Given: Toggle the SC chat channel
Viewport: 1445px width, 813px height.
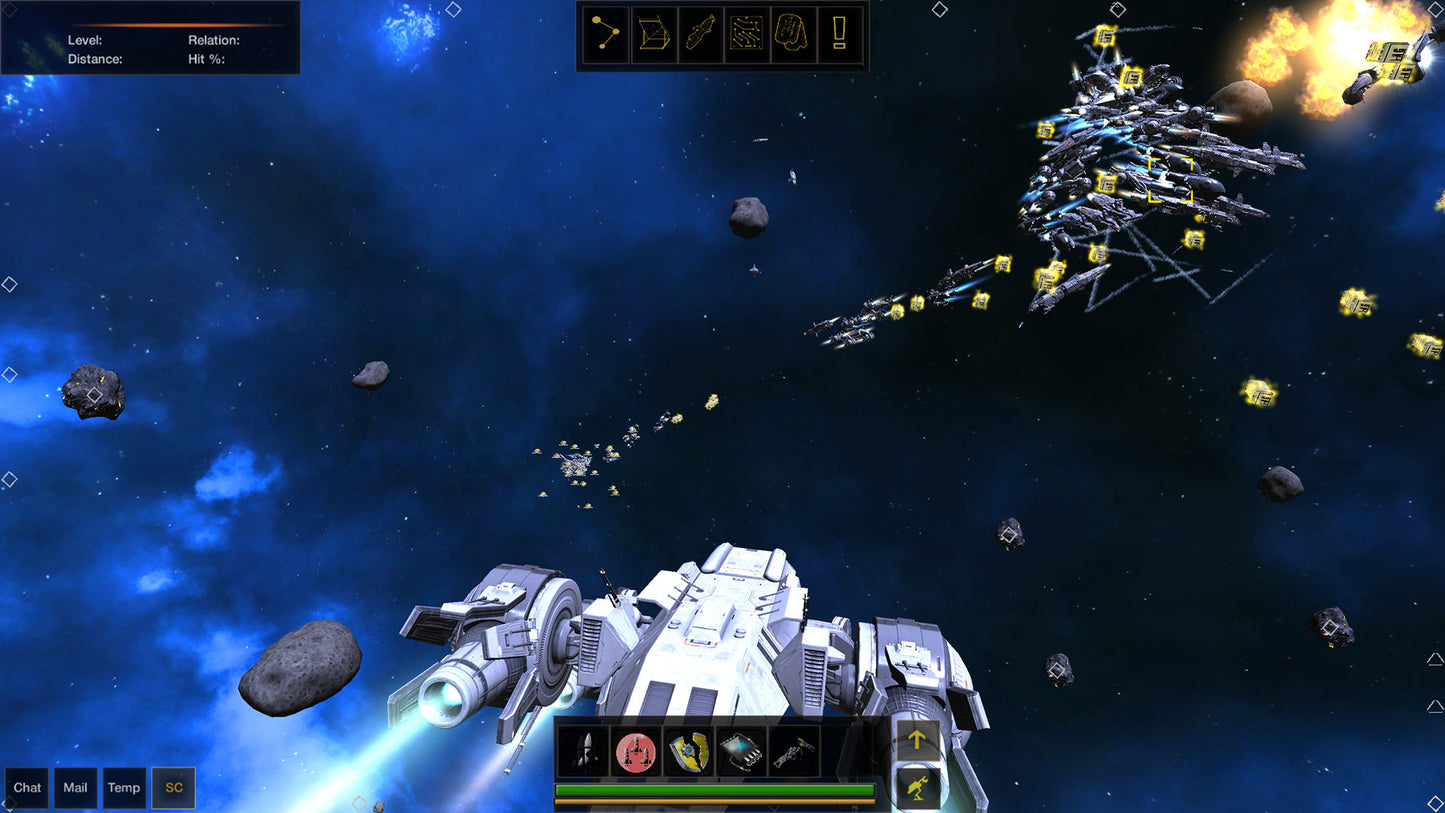Looking at the screenshot, I should tap(172, 788).
